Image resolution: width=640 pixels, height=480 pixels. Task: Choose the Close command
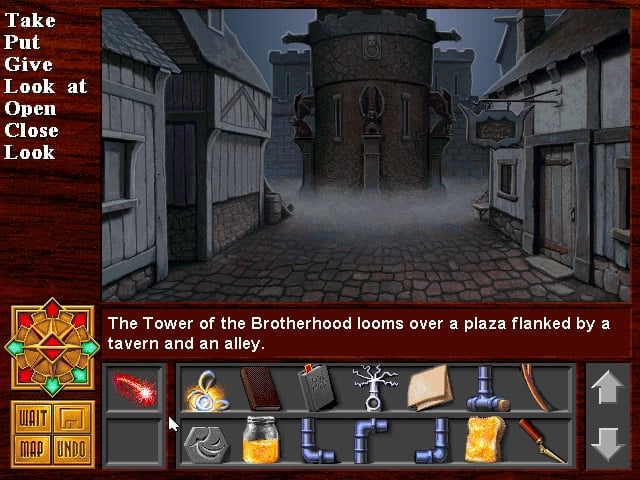click(x=32, y=130)
